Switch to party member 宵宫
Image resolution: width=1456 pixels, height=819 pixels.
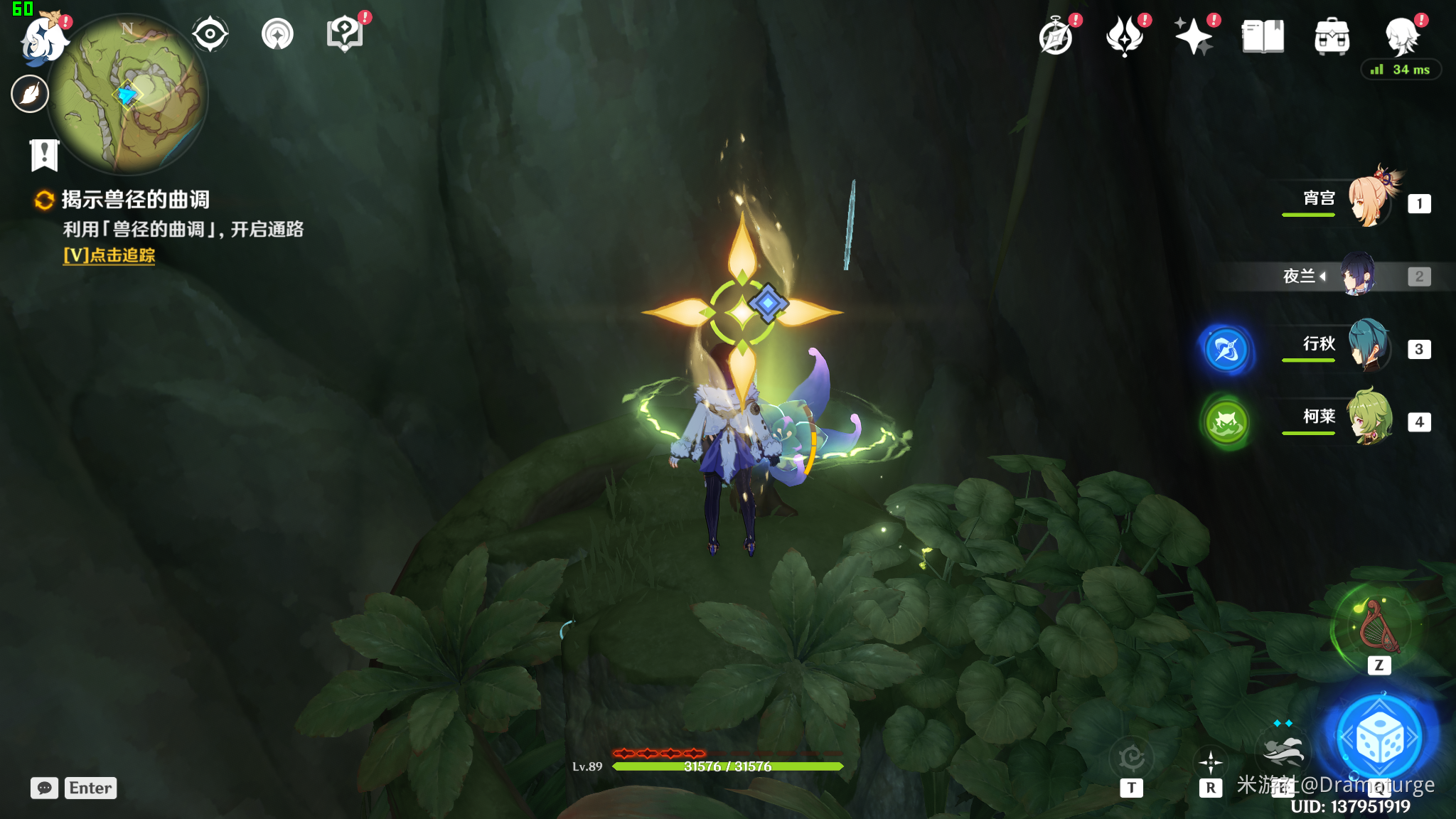[x=1369, y=201]
